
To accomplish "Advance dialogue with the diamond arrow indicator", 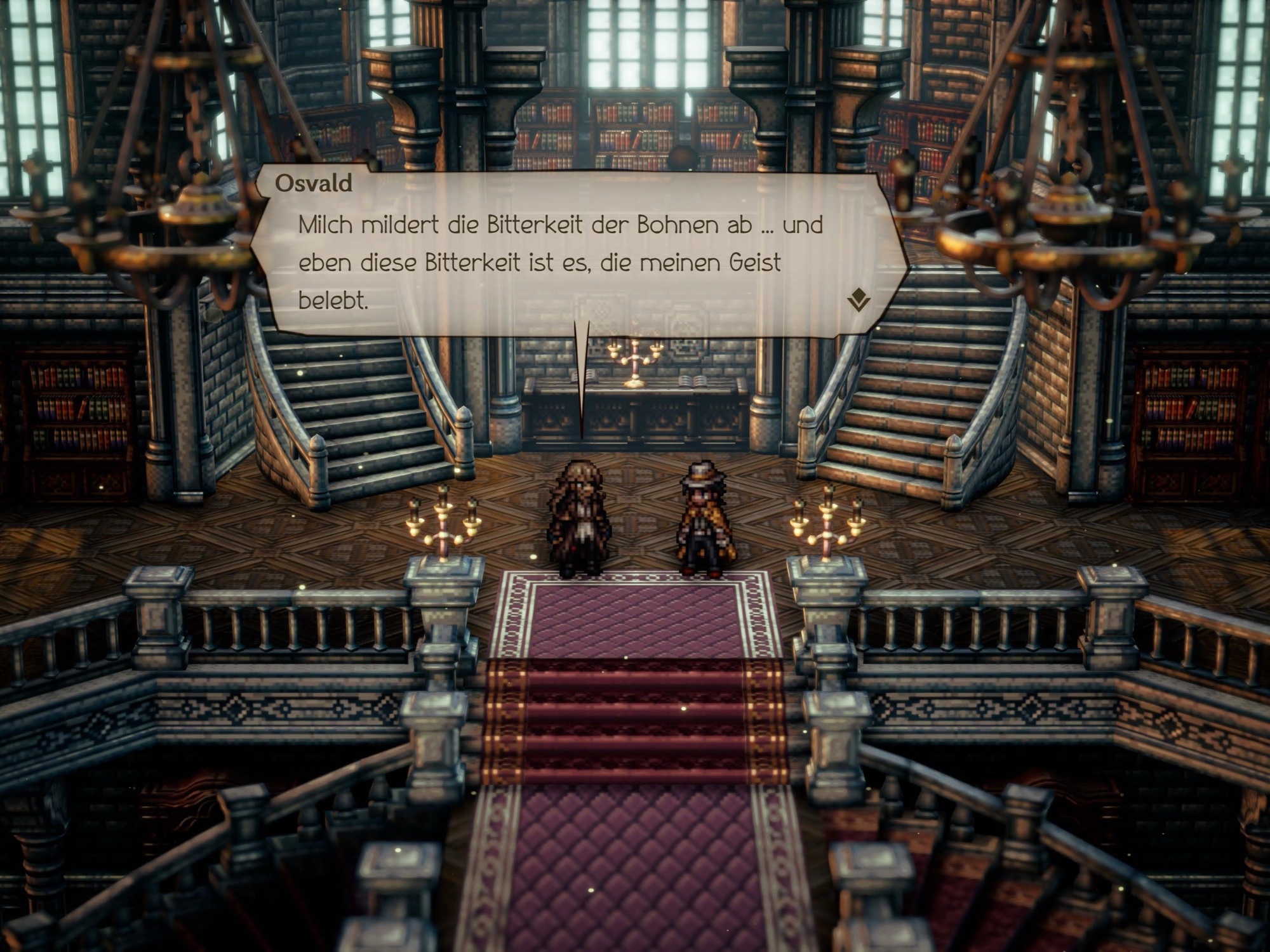I will click(x=859, y=299).
